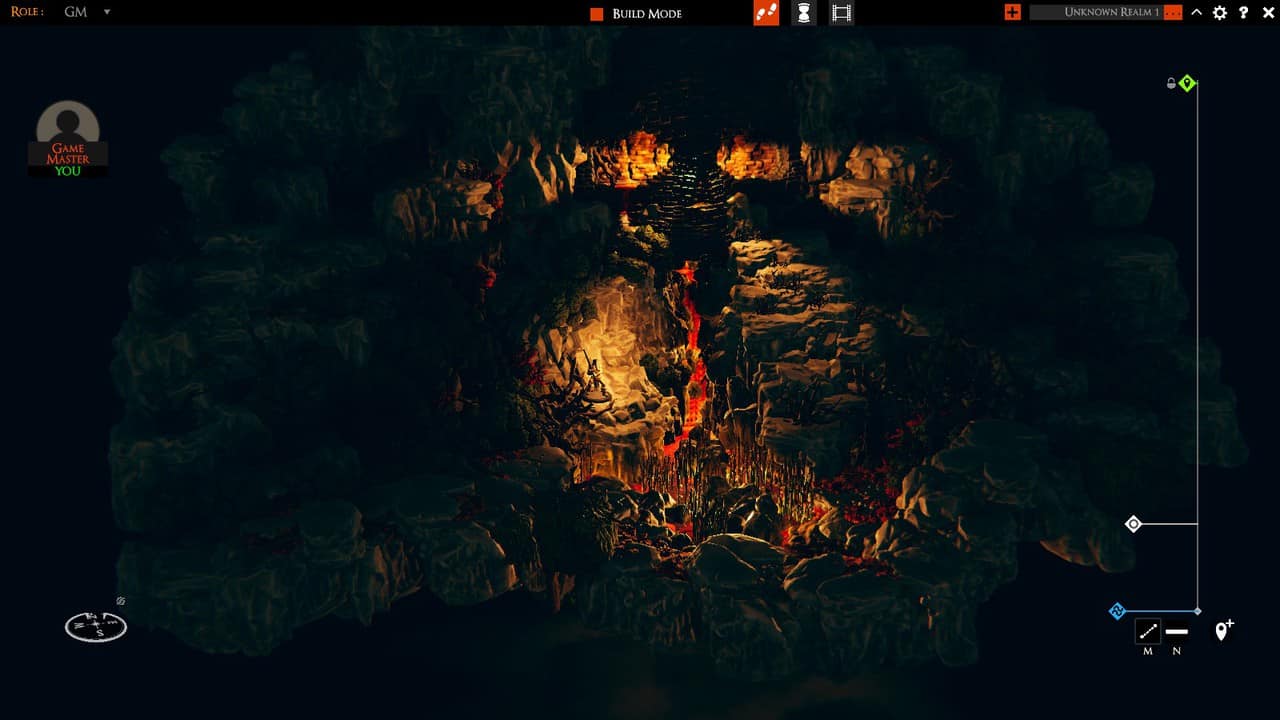Click the Game Master YOU portrait
Image resolution: width=1280 pixels, height=720 pixels.
67,138
